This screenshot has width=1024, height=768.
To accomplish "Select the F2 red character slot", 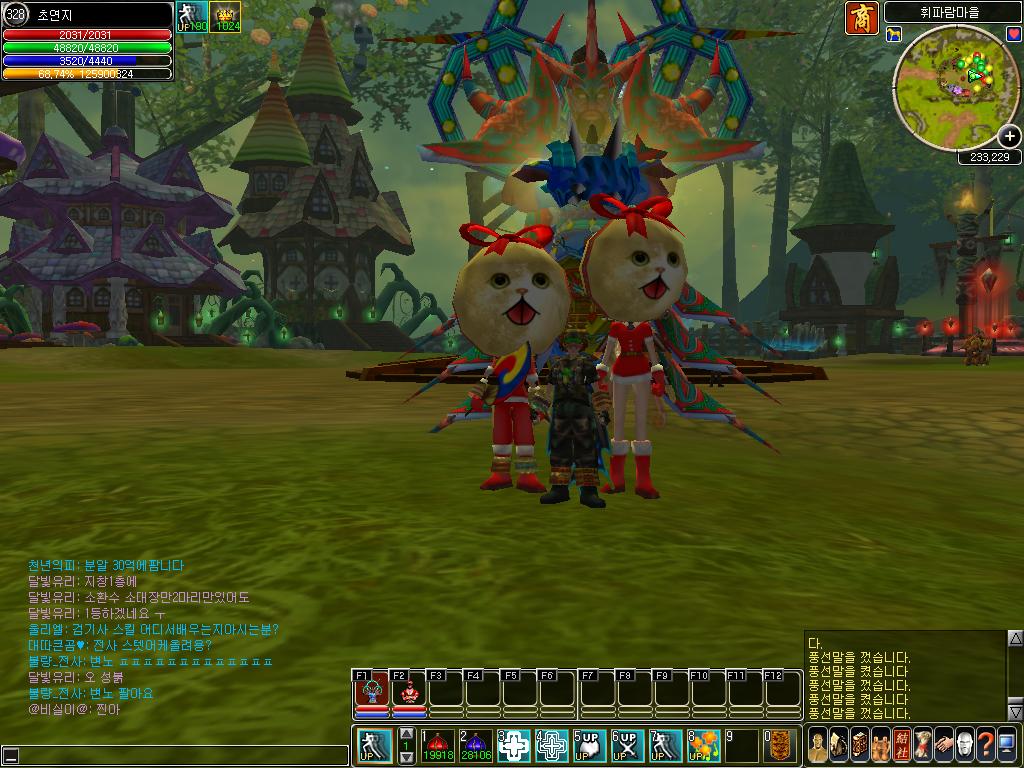I will [x=408, y=691].
